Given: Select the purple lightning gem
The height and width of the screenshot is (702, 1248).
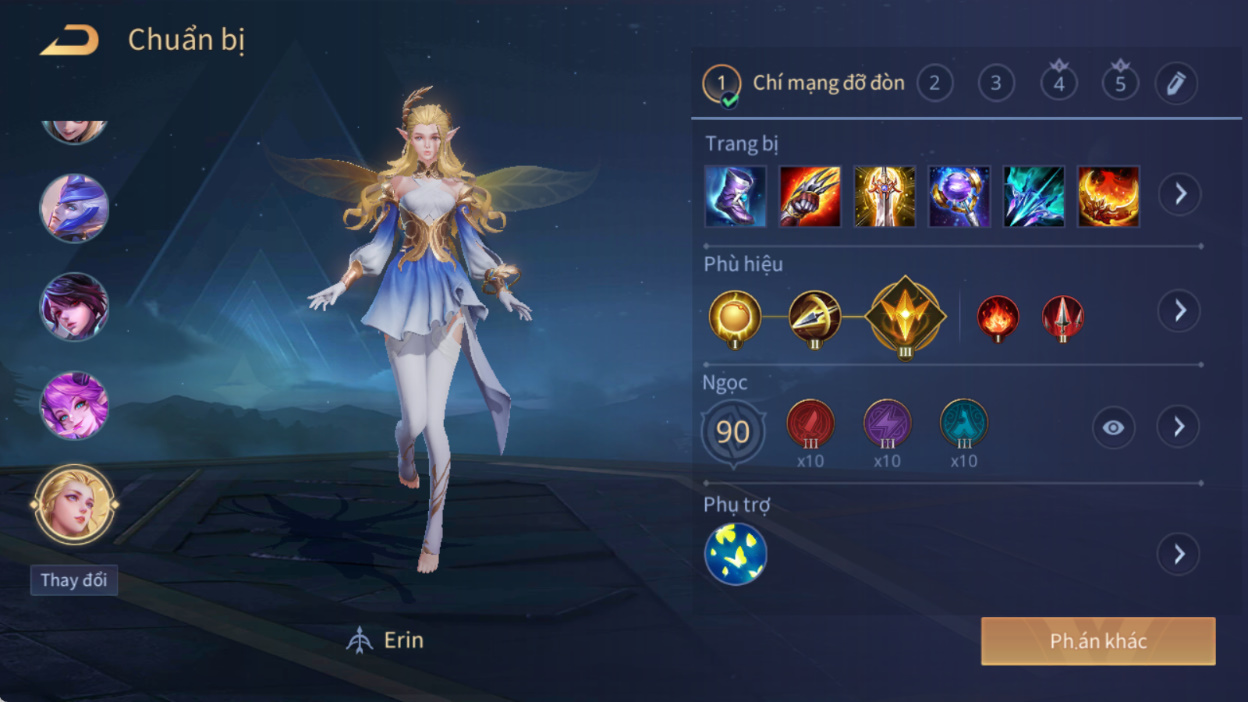Looking at the screenshot, I should [887, 424].
